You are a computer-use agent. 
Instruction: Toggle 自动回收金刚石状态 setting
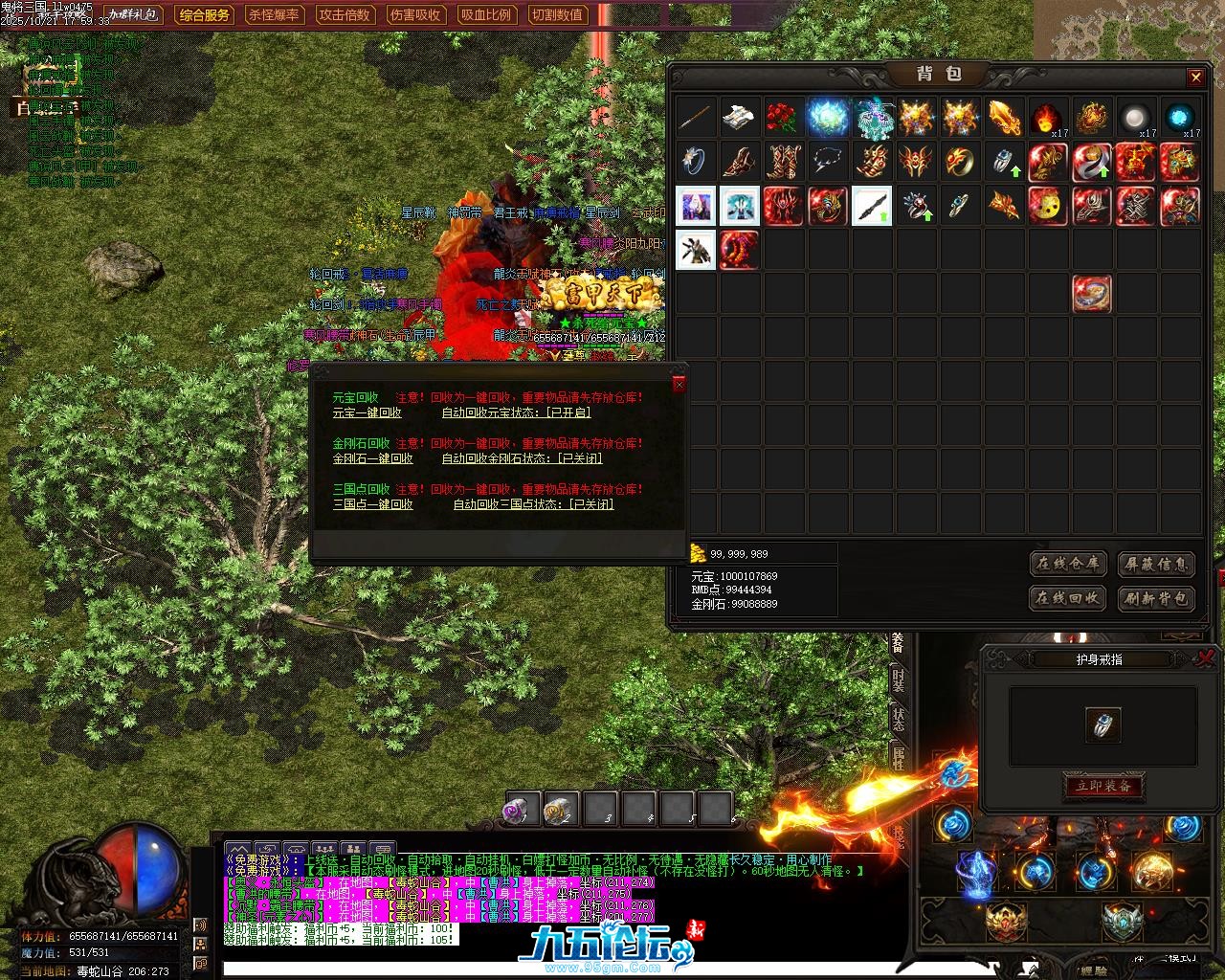[x=522, y=458]
